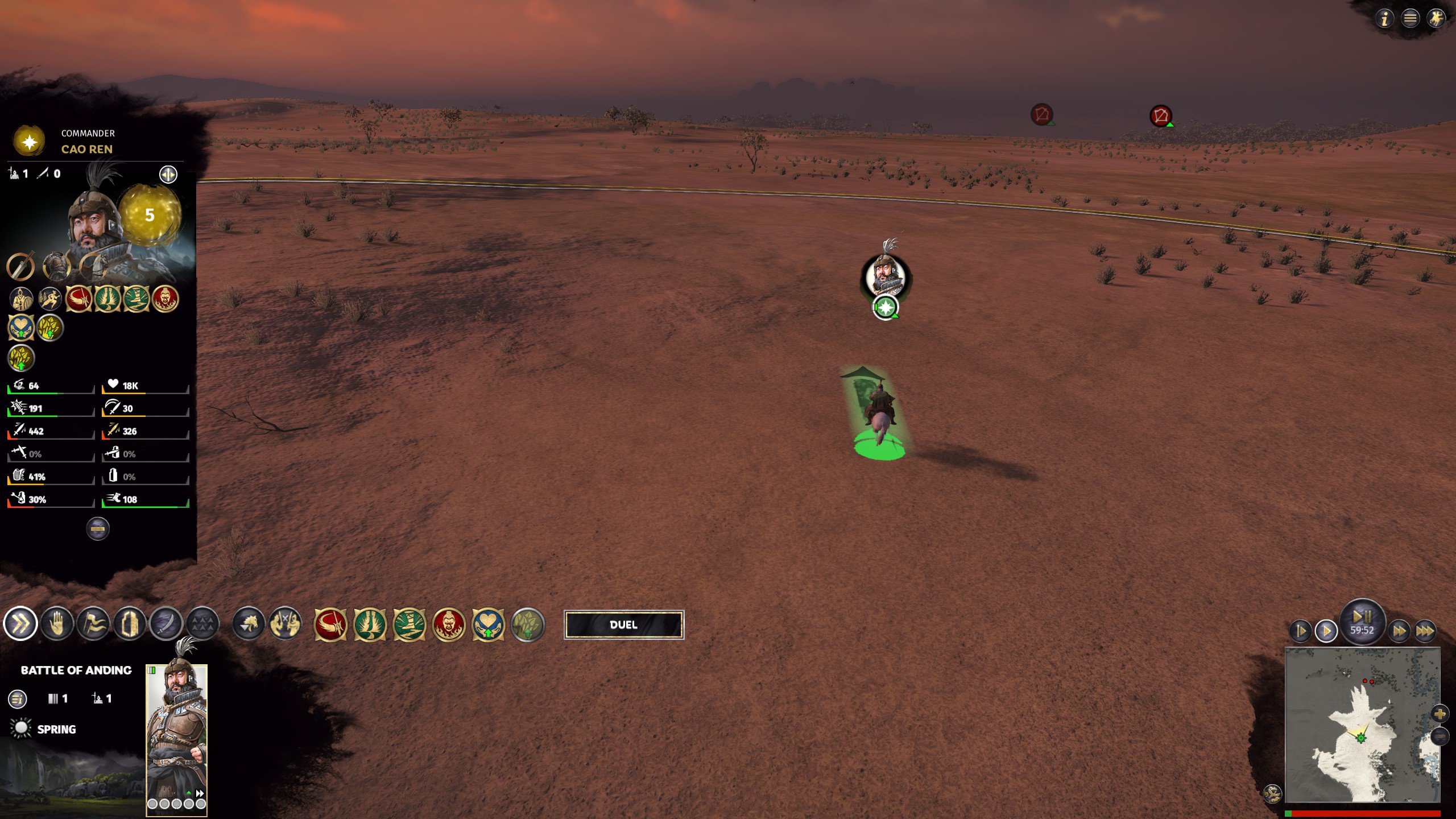Image resolution: width=1456 pixels, height=819 pixels.
Task: Activate the flag banner order button
Action: pyautogui.click(x=93, y=624)
